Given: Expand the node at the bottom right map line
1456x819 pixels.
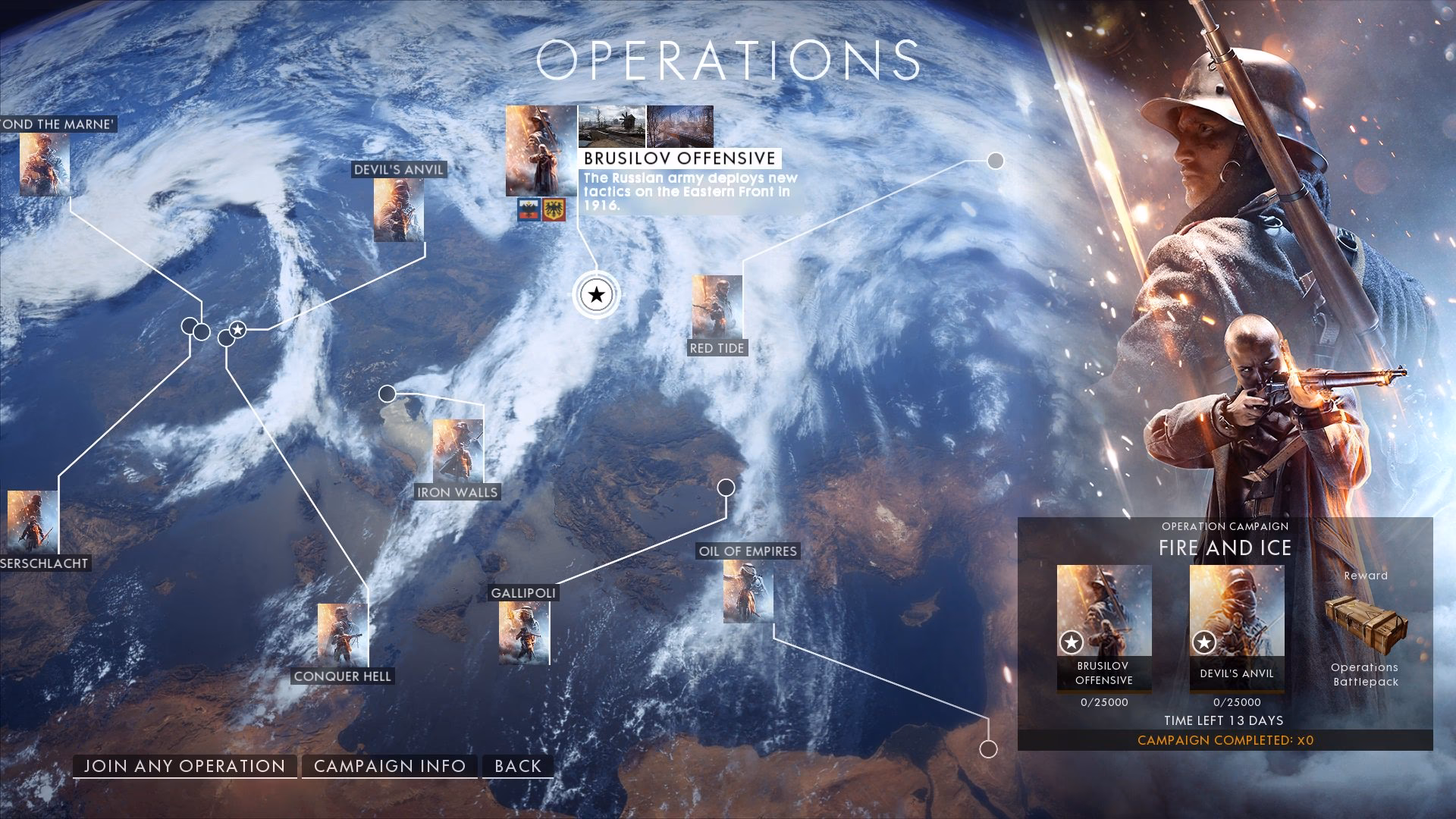Looking at the screenshot, I should tap(989, 751).
